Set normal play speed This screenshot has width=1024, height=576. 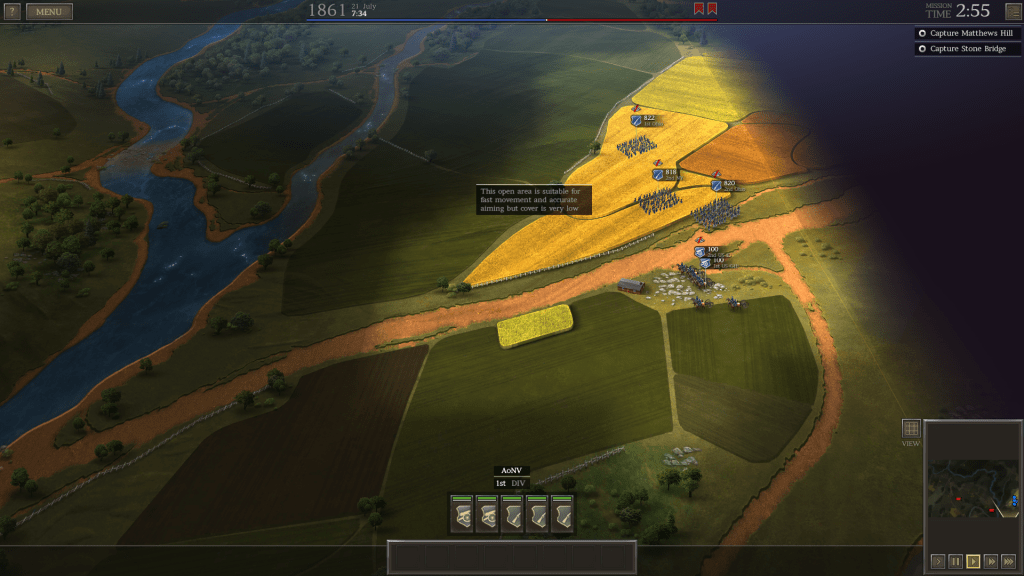973,561
